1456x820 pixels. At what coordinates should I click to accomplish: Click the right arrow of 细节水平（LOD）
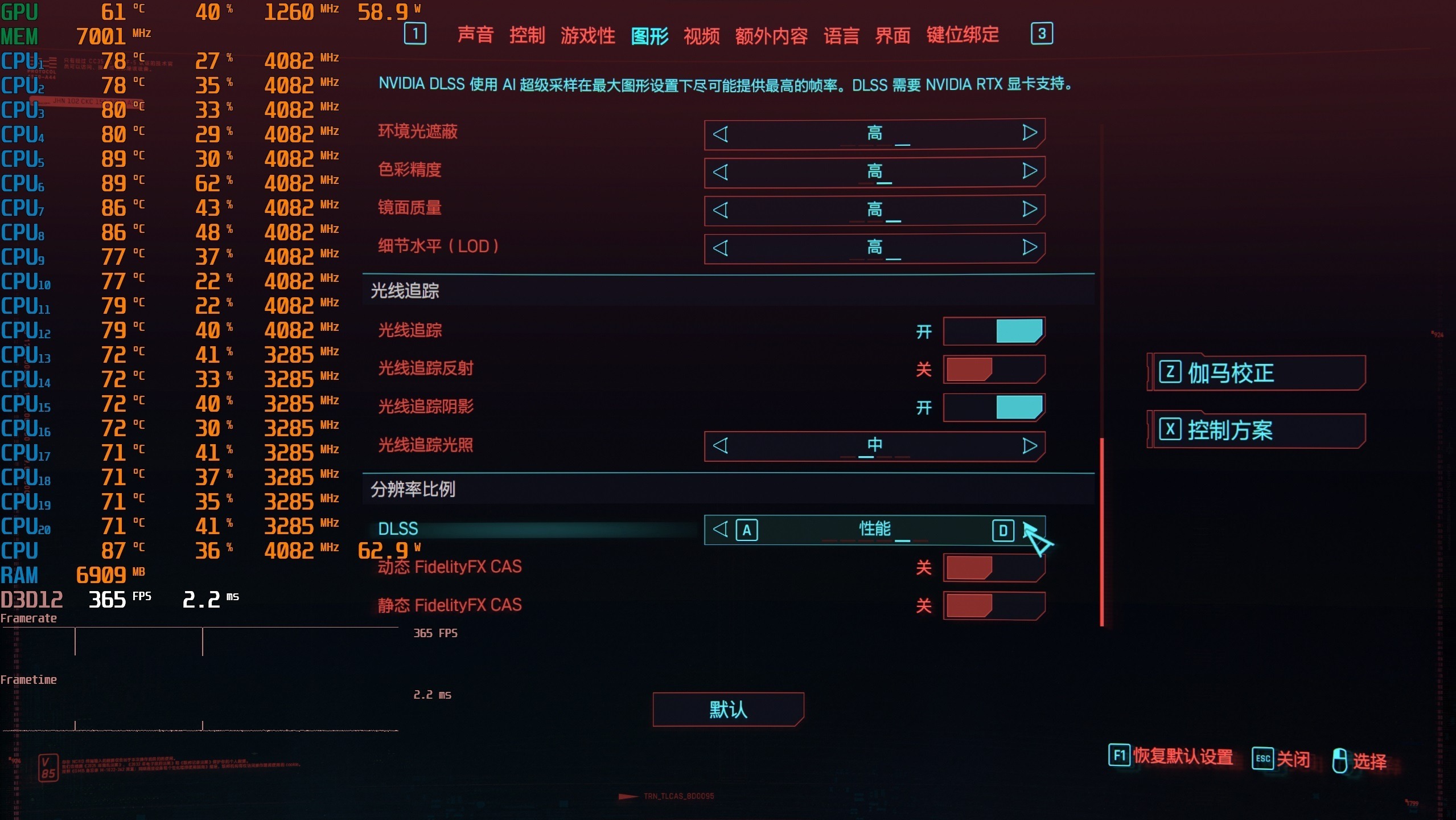1029,247
